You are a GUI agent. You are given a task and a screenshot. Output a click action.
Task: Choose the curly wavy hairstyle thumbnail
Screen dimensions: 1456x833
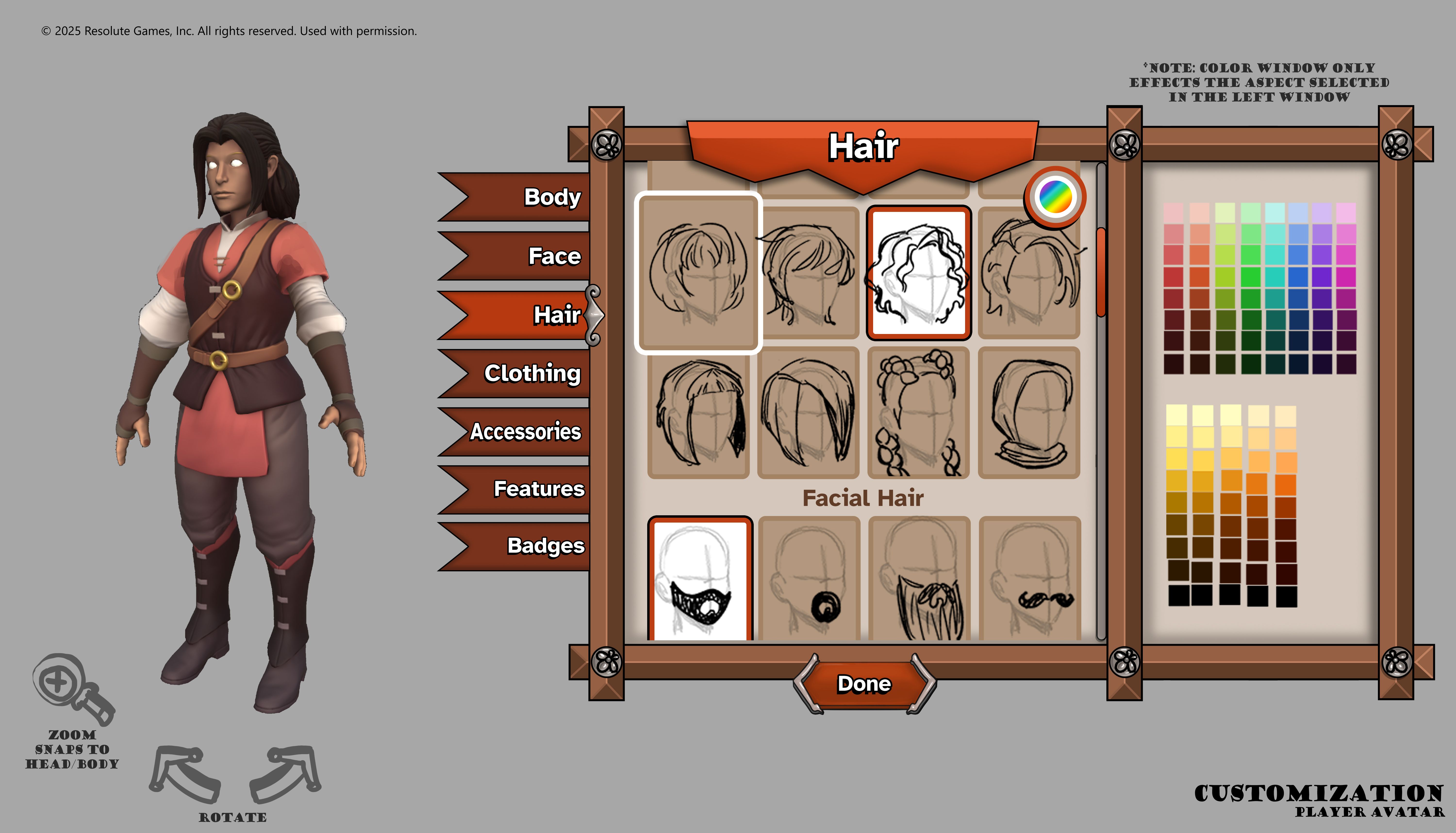(x=918, y=273)
